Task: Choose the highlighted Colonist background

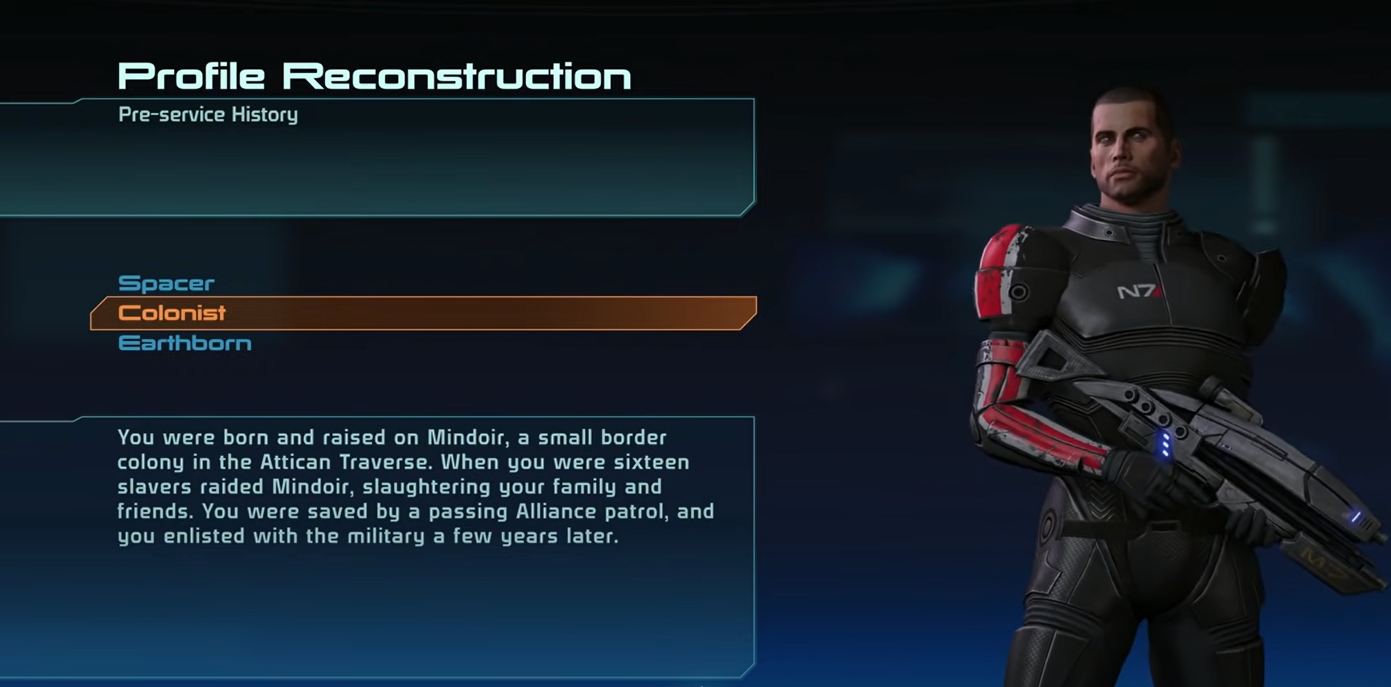Action: (x=172, y=313)
